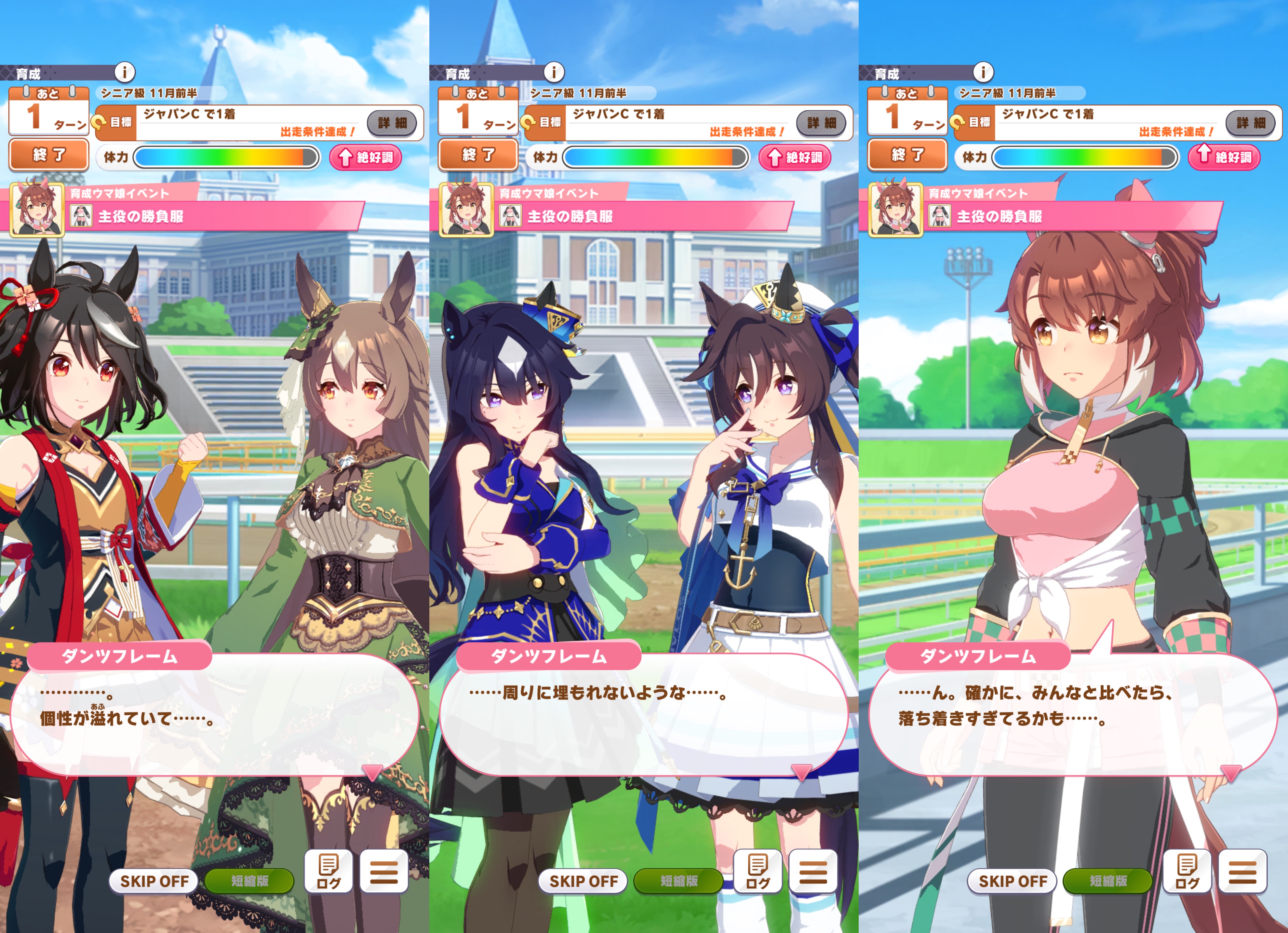Click 詳細 in the panel showing Dantsu Flame alone

(x=1250, y=123)
